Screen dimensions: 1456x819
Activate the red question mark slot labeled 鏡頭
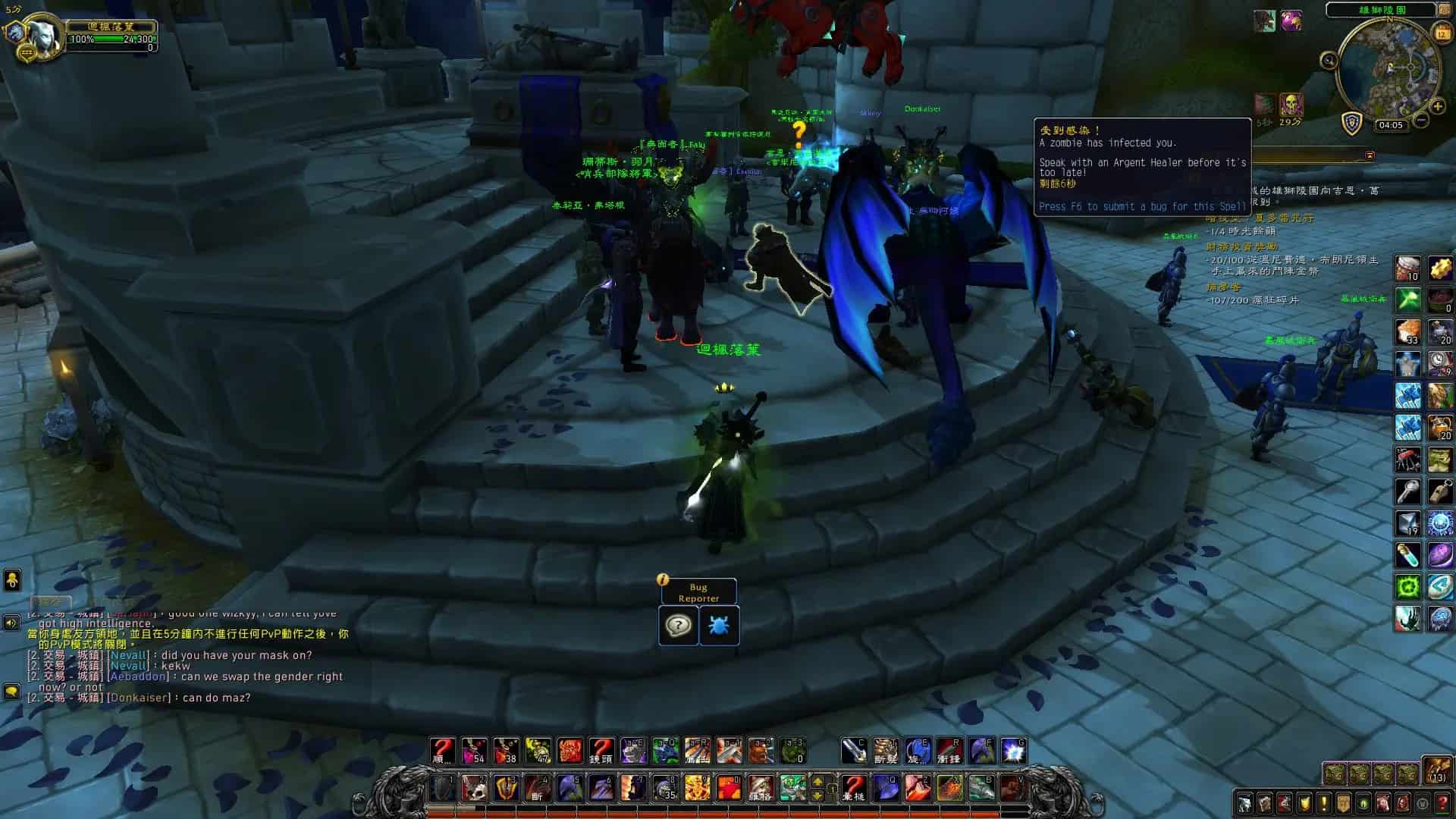601,751
